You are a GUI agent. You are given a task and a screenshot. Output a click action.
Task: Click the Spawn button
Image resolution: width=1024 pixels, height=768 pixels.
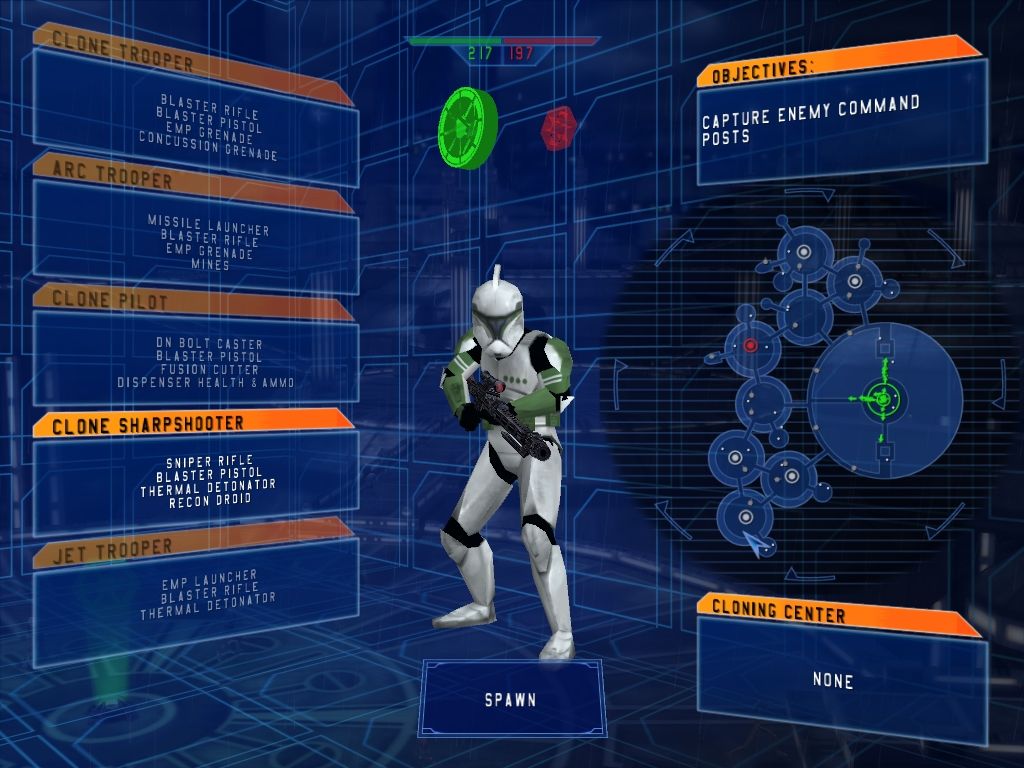coord(511,699)
